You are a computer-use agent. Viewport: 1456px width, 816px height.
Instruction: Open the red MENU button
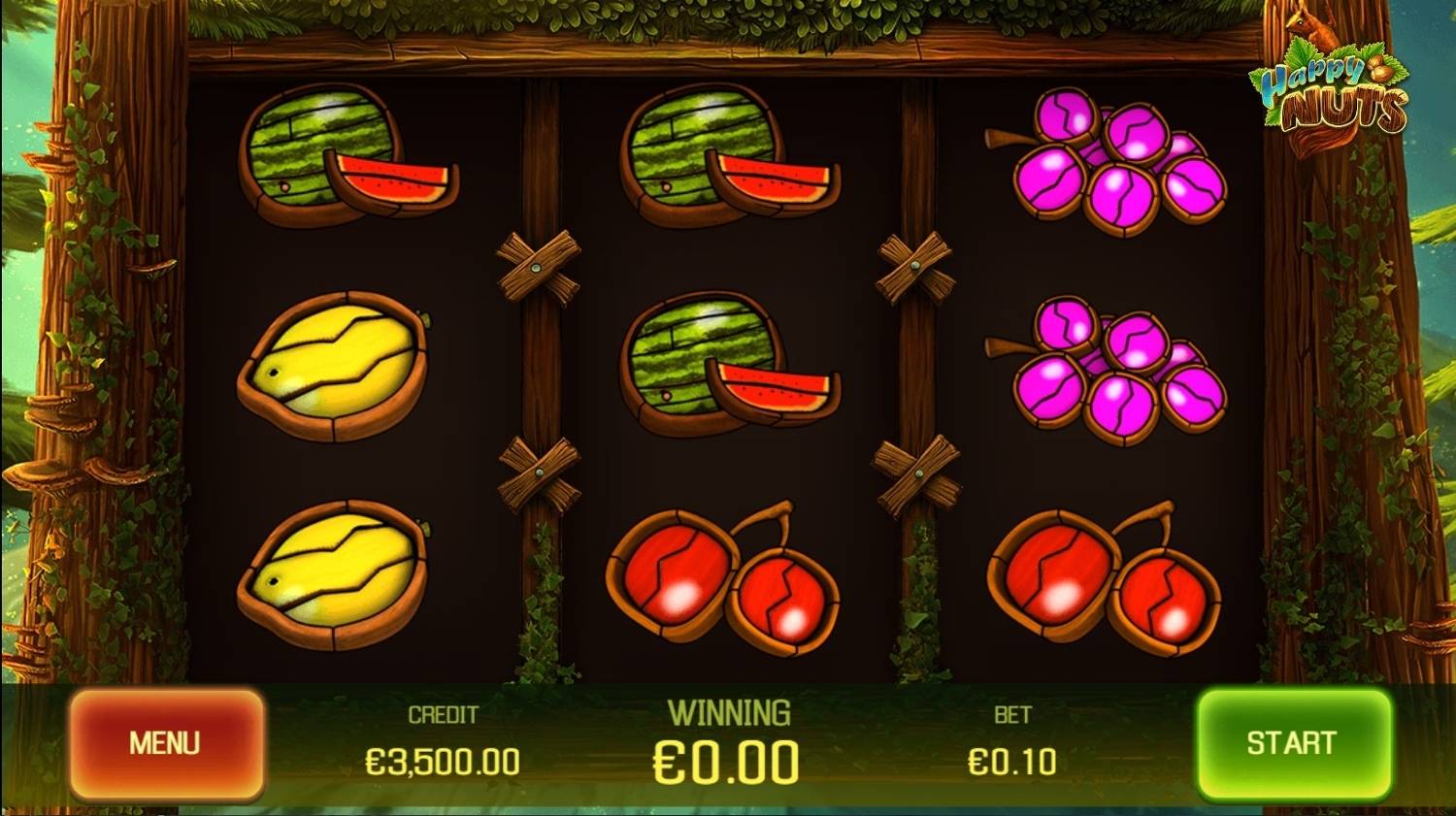click(166, 743)
